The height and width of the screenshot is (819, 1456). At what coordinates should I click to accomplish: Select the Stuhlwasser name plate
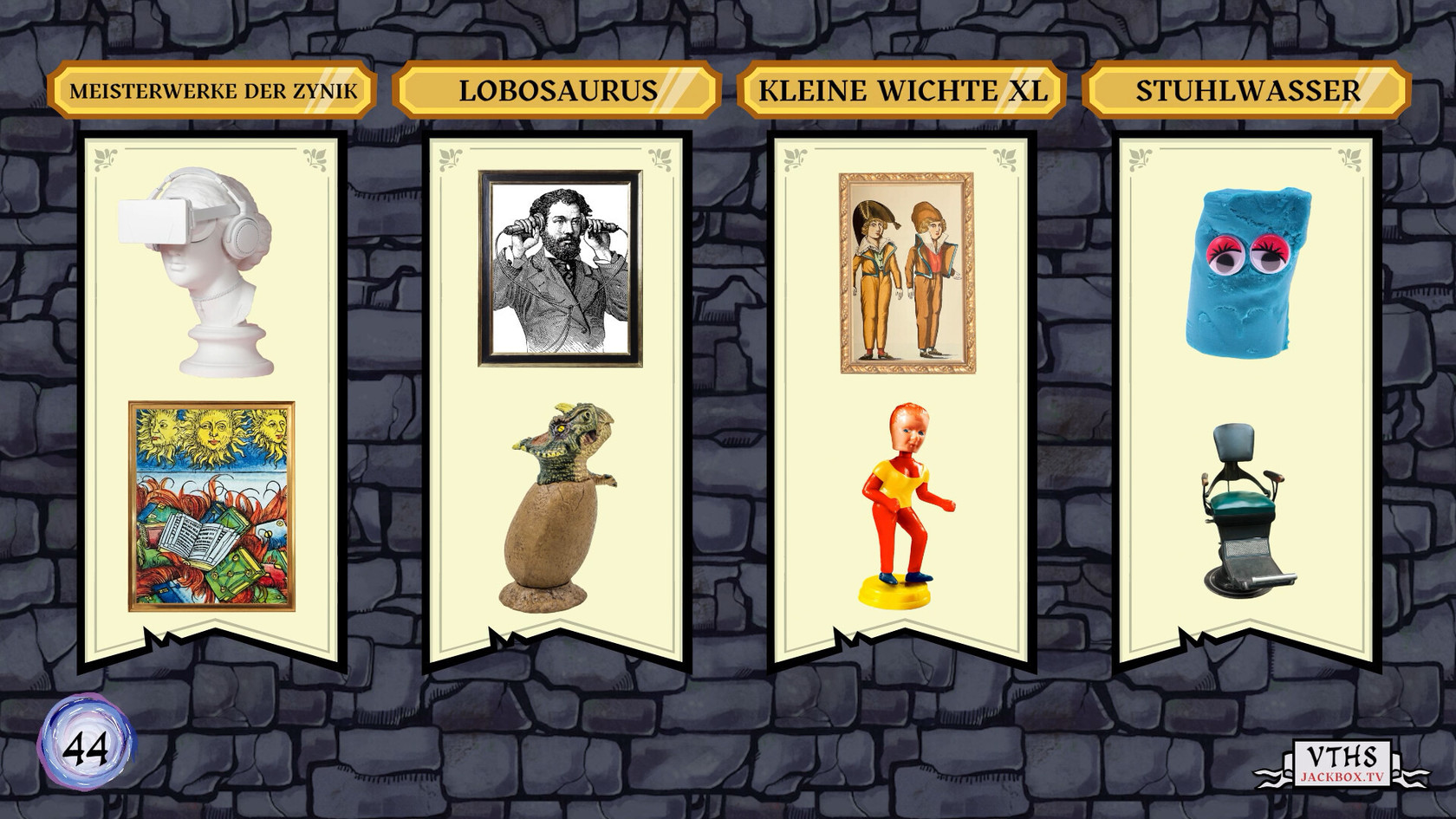pos(1246,90)
